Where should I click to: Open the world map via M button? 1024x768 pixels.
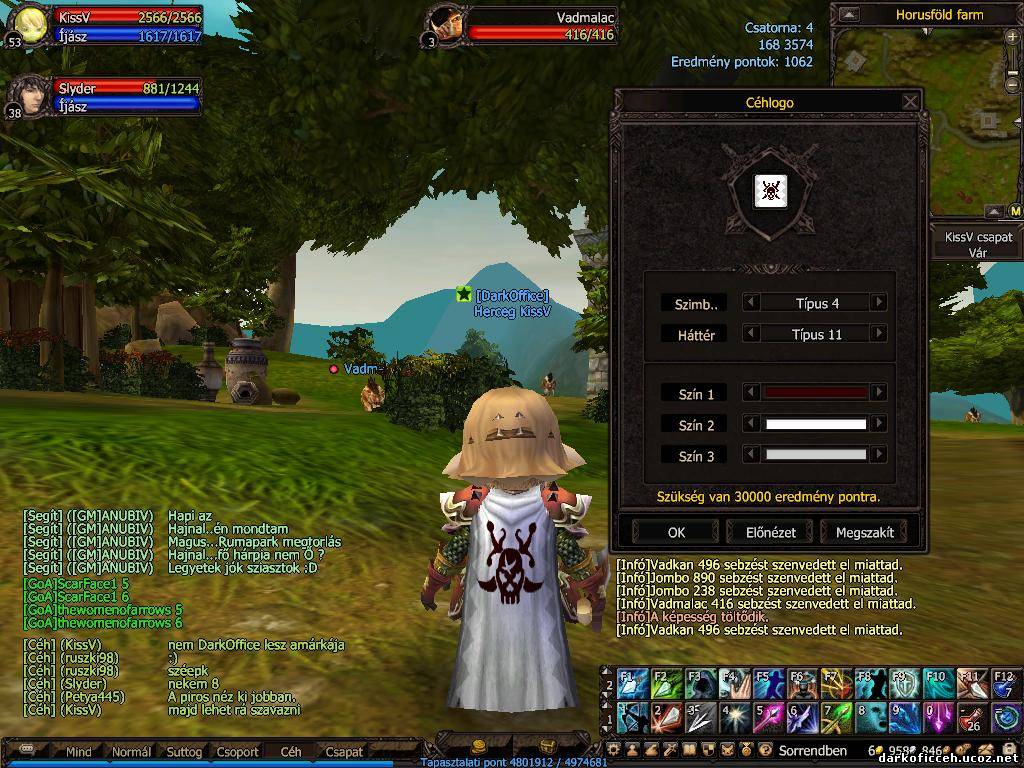[1015, 212]
